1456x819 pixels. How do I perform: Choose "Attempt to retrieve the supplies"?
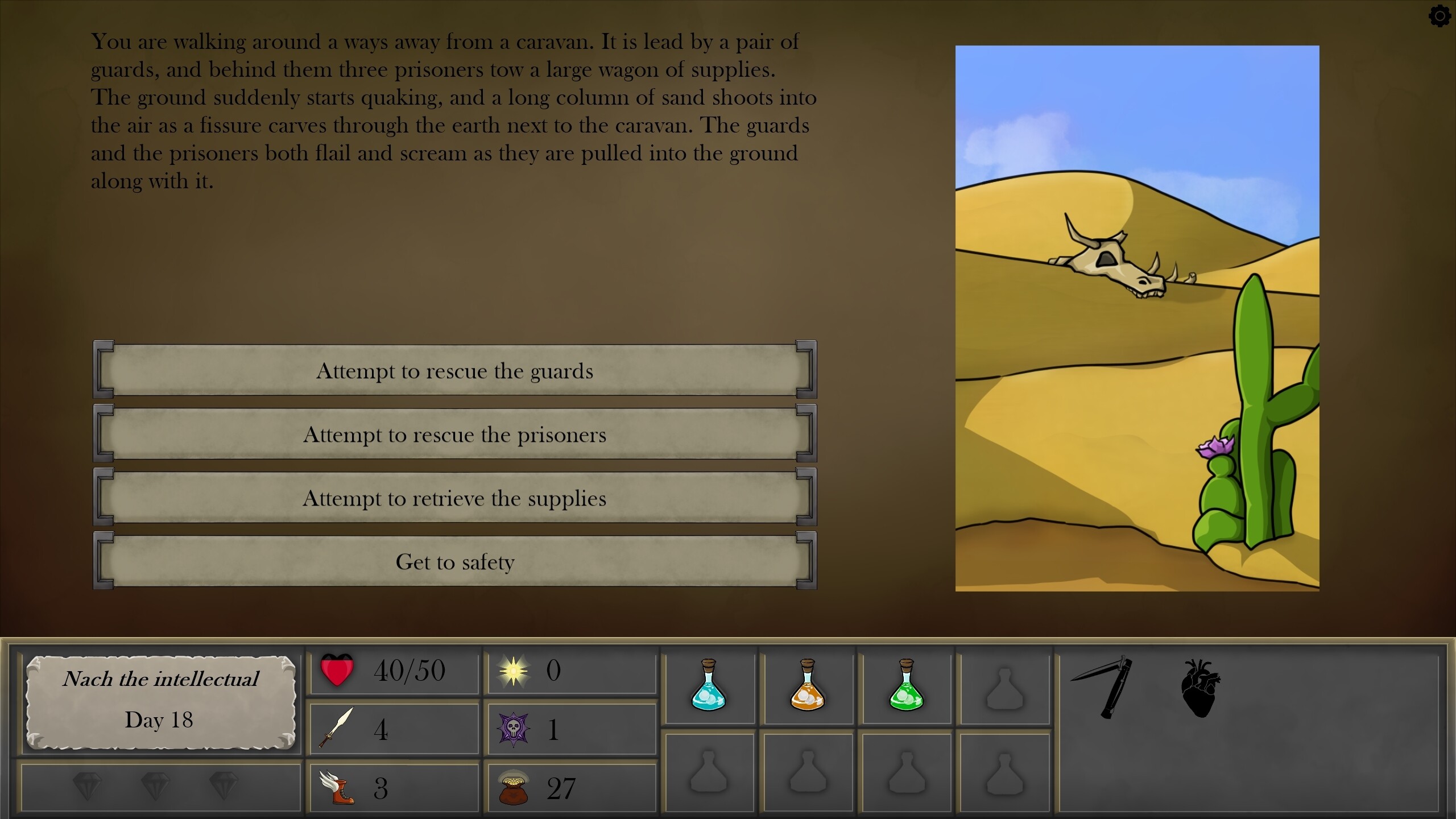[x=455, y=499]
